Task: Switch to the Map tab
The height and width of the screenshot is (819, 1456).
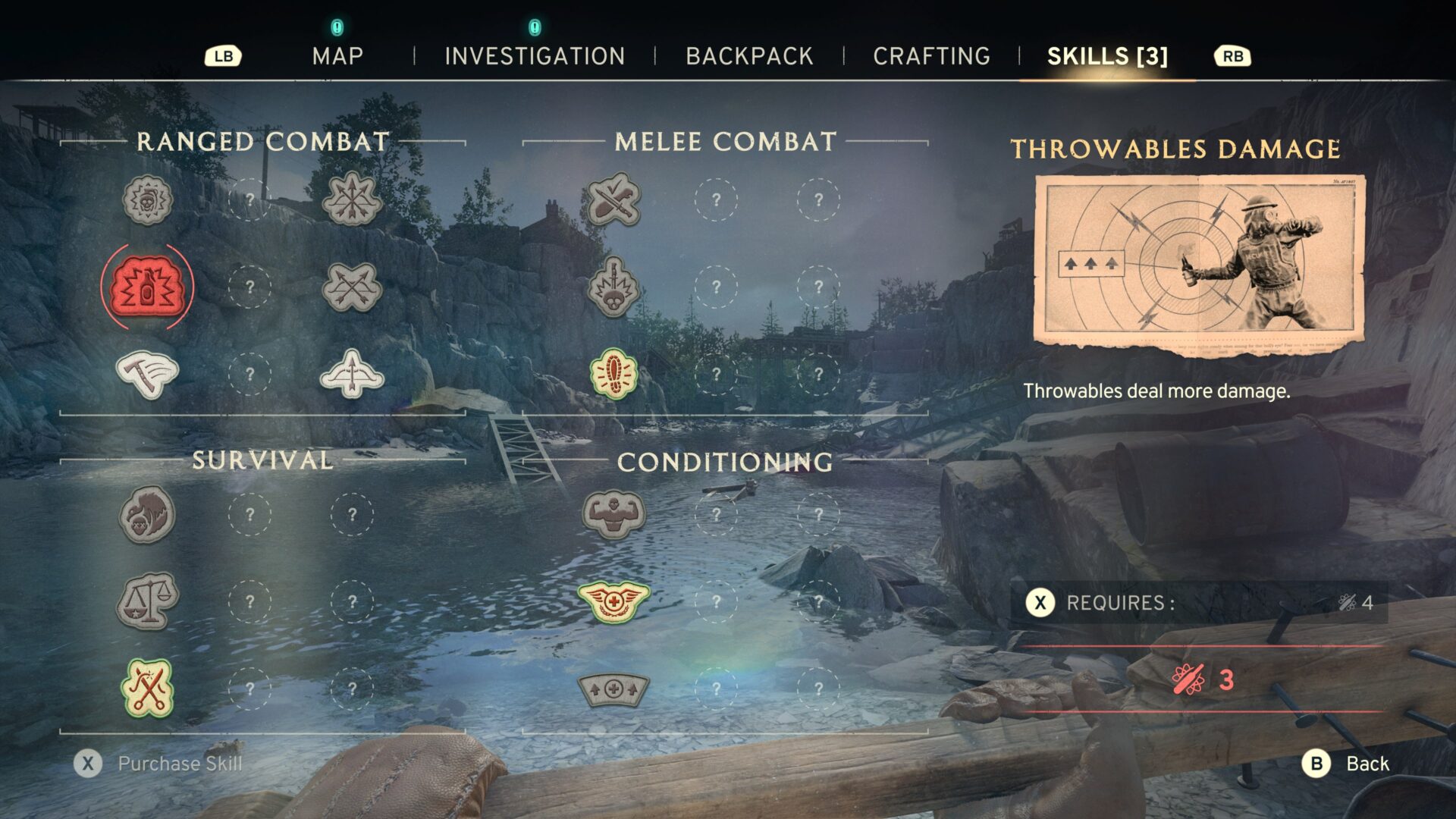Action: click(337, 56)
